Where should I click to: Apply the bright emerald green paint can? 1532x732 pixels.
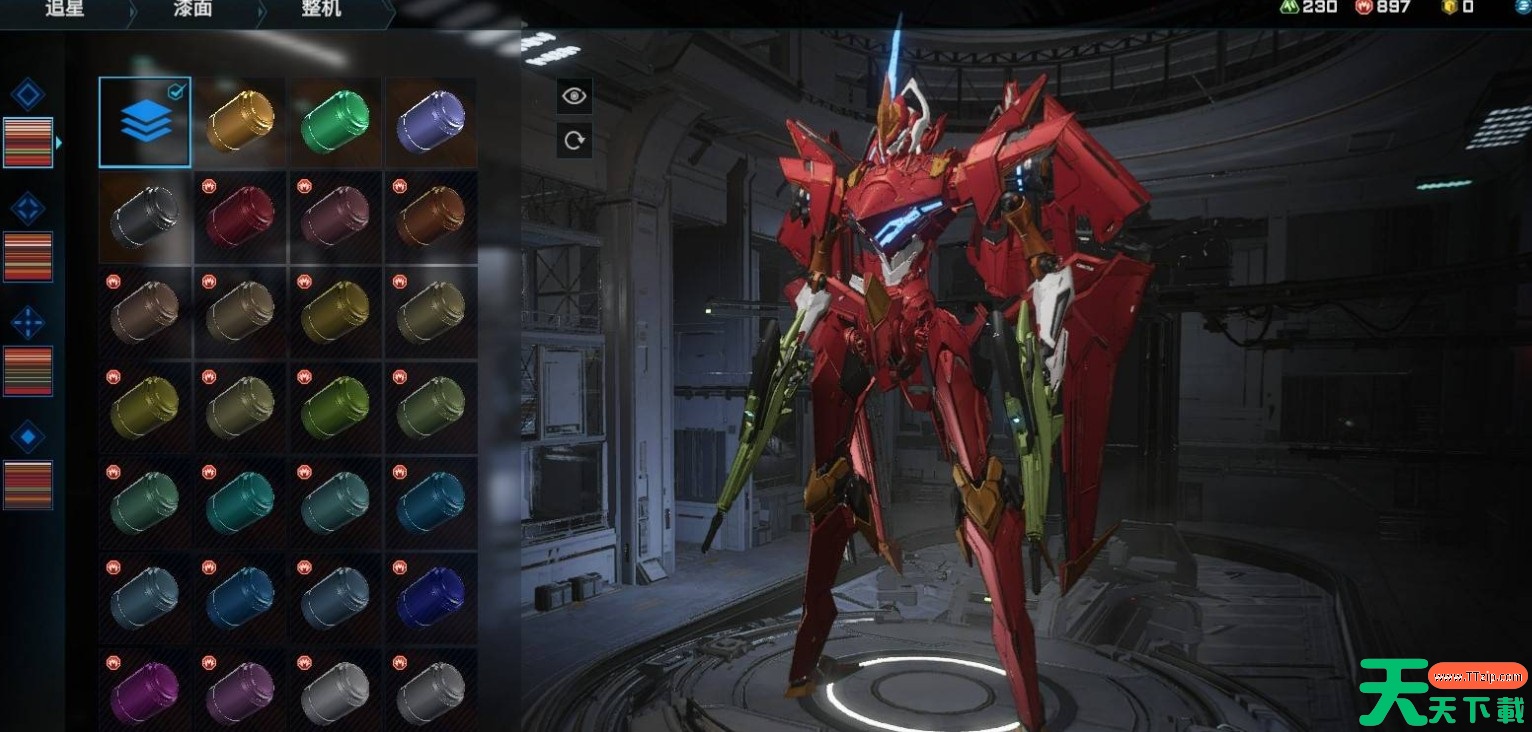click(x=335, y=122)
